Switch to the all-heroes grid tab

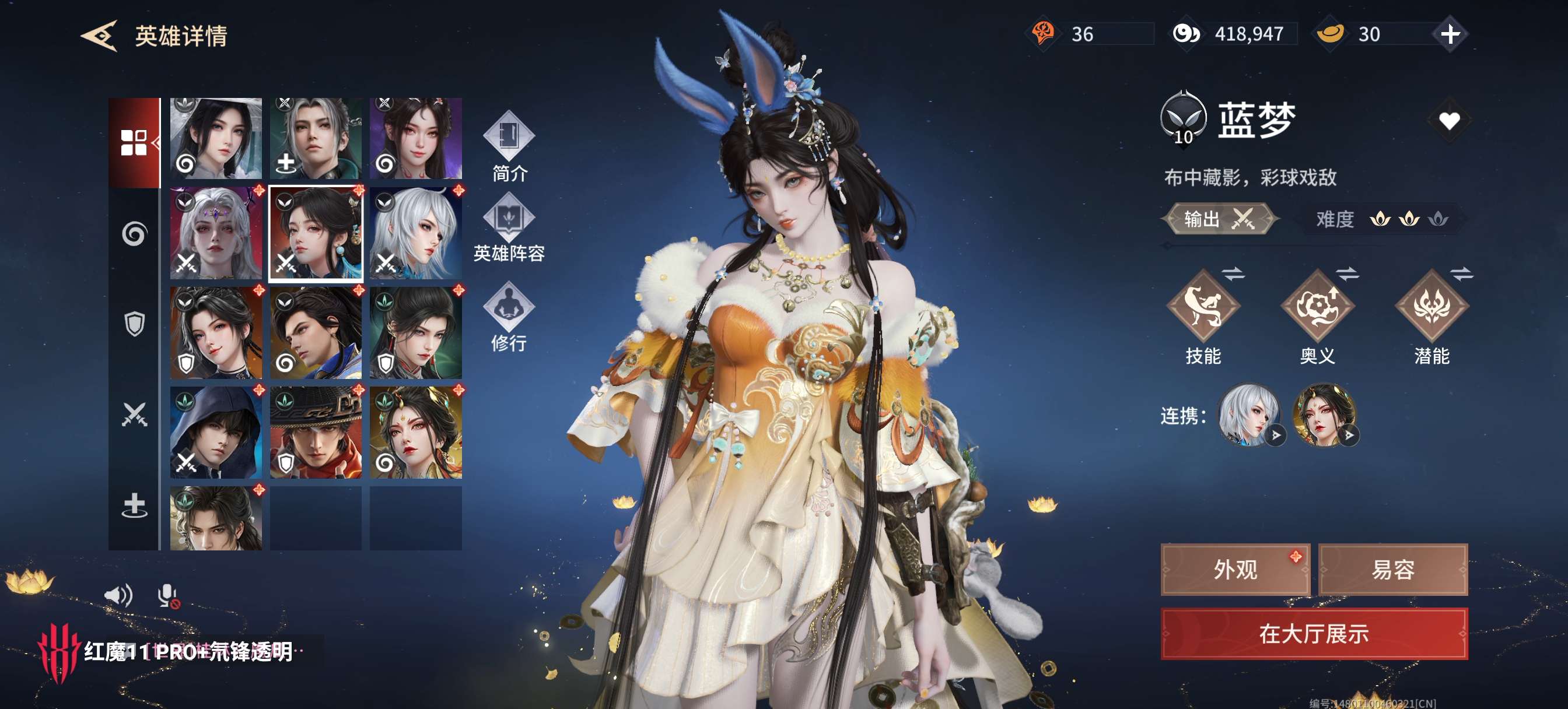pyautogui.click(x=134, y=143)
